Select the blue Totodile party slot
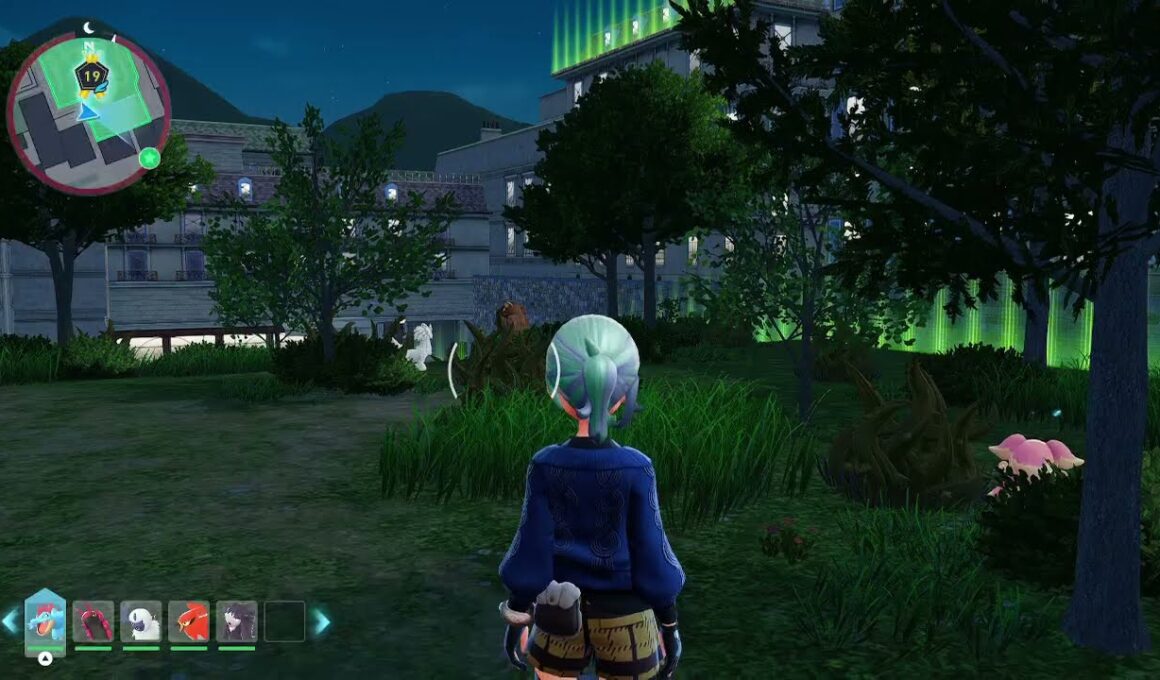The width and height of the screenshot is (1160, 680). (x=45, y=621)
